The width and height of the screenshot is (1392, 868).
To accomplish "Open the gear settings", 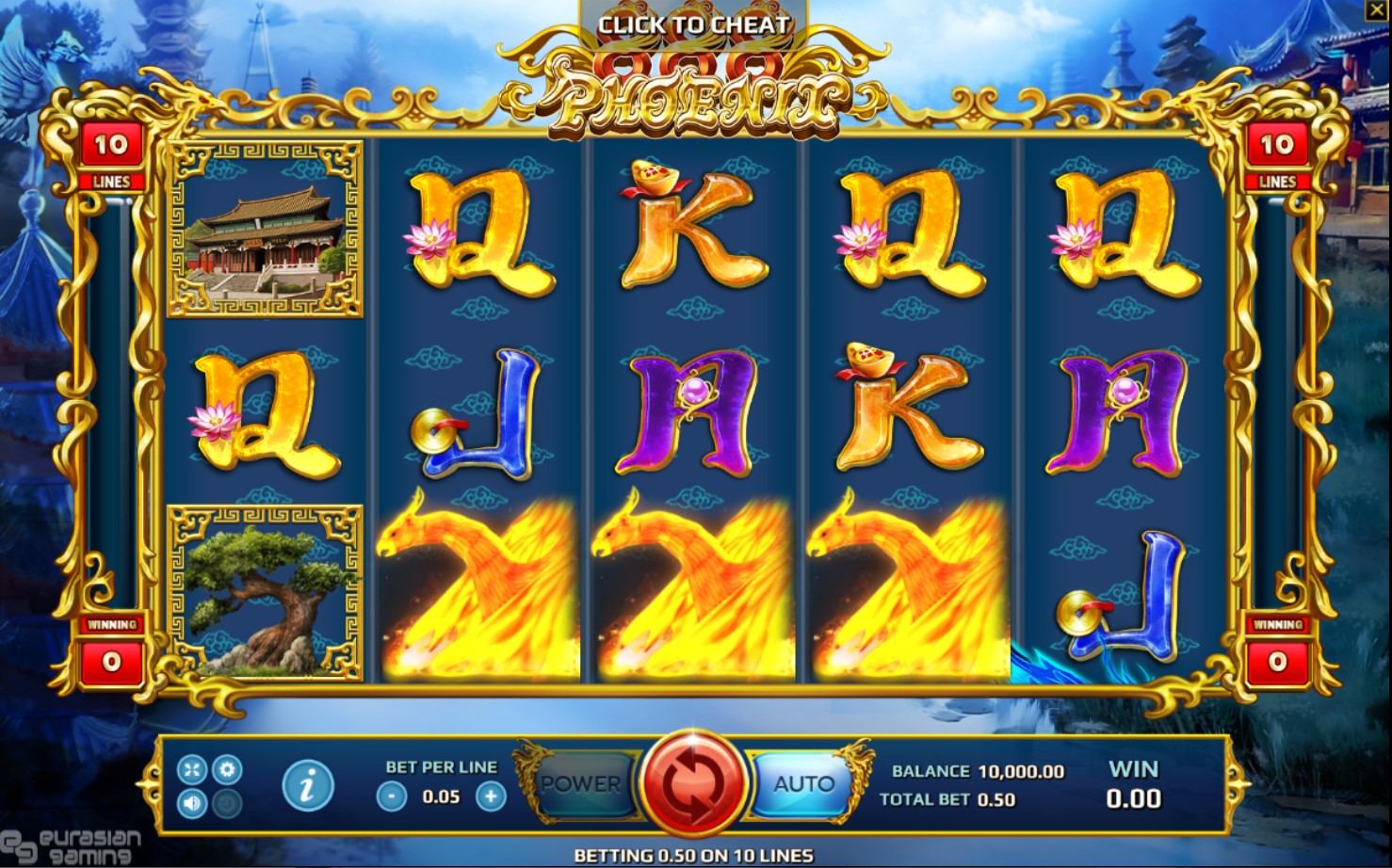I will click(227, 770).
